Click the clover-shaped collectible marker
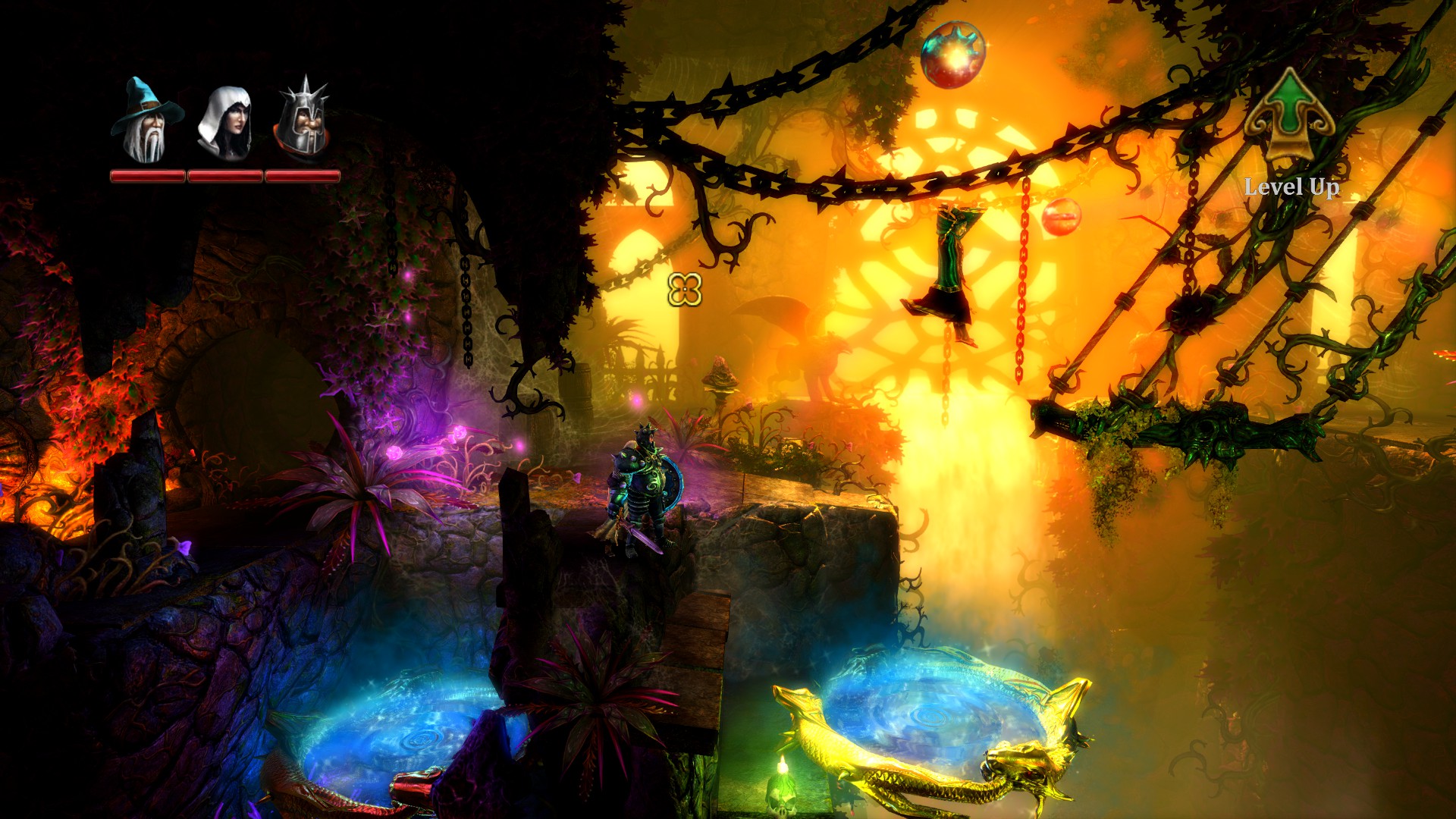Image resolution: width=1456 pixels, height=819 pixels. (685, 288)
